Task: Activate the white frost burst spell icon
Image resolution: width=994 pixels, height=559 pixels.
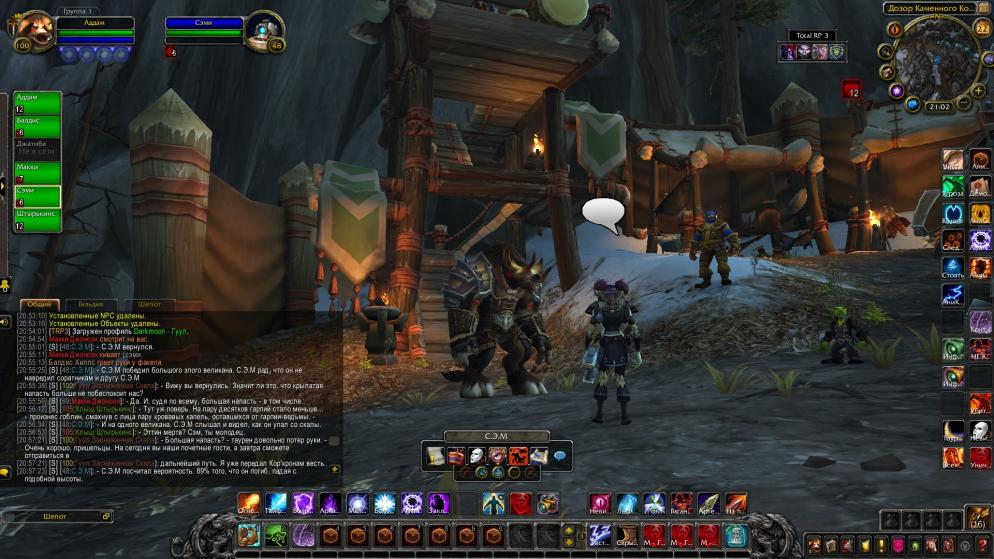Action: coord(385,503)
